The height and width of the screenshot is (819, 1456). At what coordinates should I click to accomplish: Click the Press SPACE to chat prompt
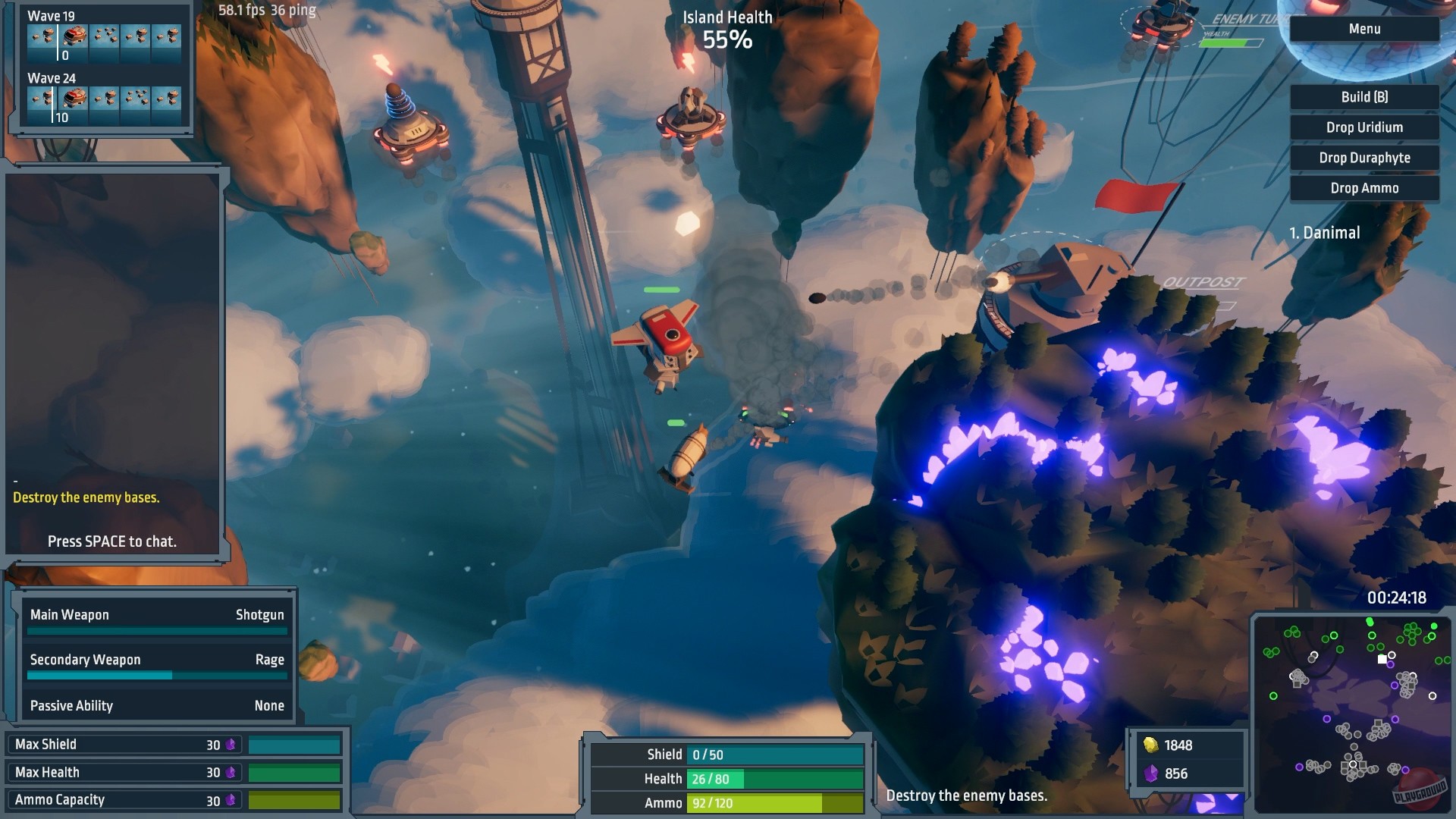point(111,541)
